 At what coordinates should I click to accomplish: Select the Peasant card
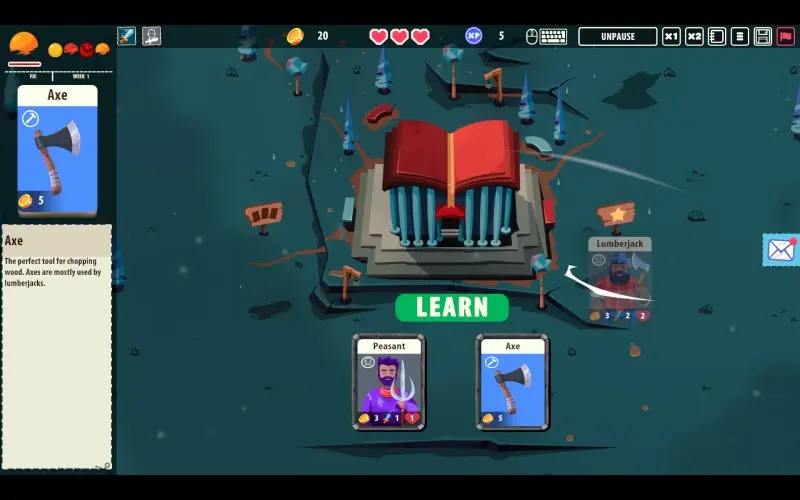(389, 382)
